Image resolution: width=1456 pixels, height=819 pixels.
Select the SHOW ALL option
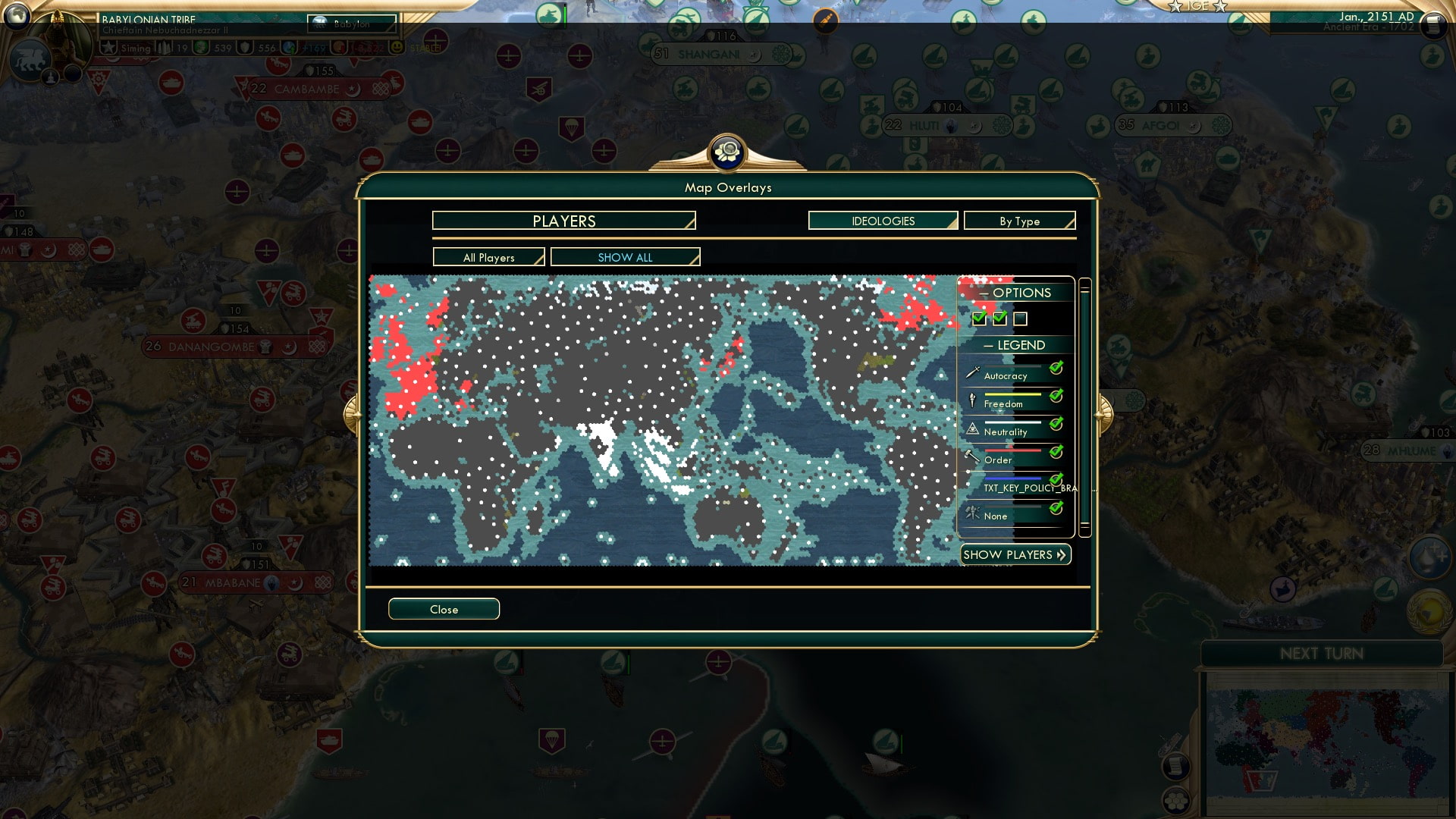coord(625,257)
